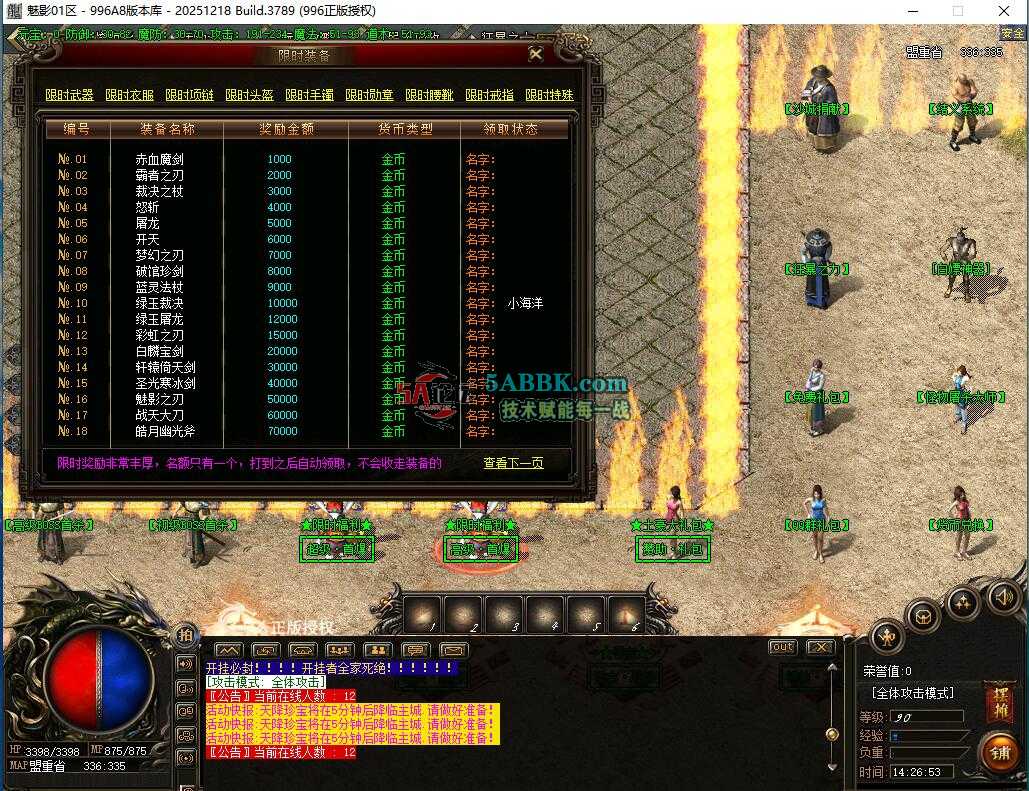This screenshot has height=791, width=1029.
Task: Open the 限时勋章 category
Action: pos(369,95)
